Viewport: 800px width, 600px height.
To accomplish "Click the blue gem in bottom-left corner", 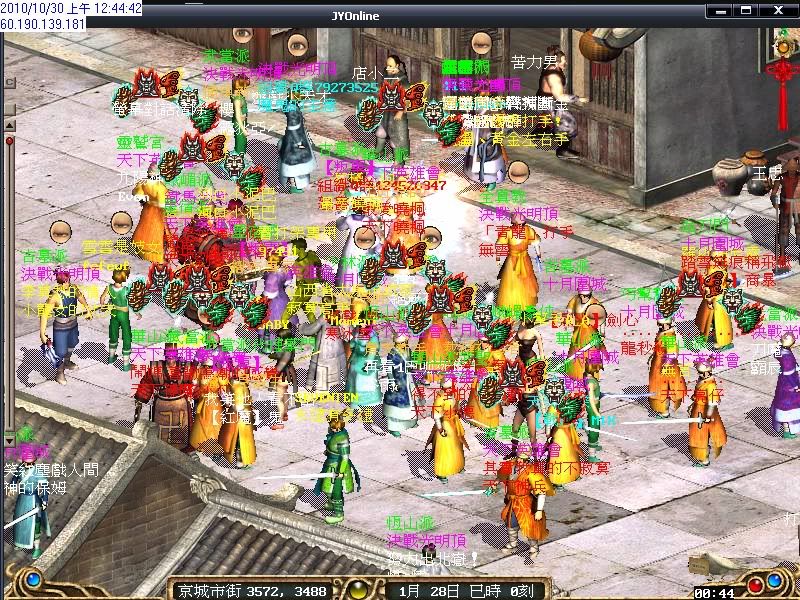I will 33,578.
